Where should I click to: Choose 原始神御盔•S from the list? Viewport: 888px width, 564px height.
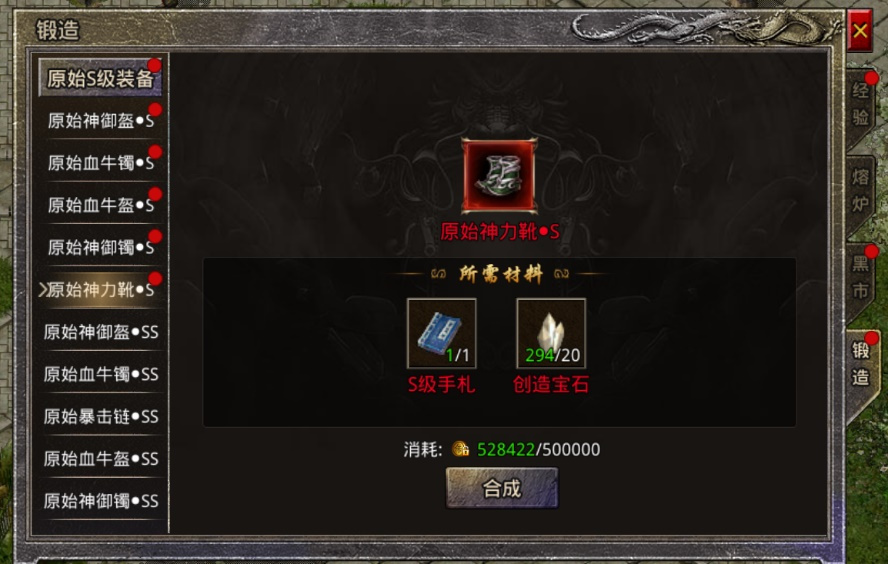point(100,121)
